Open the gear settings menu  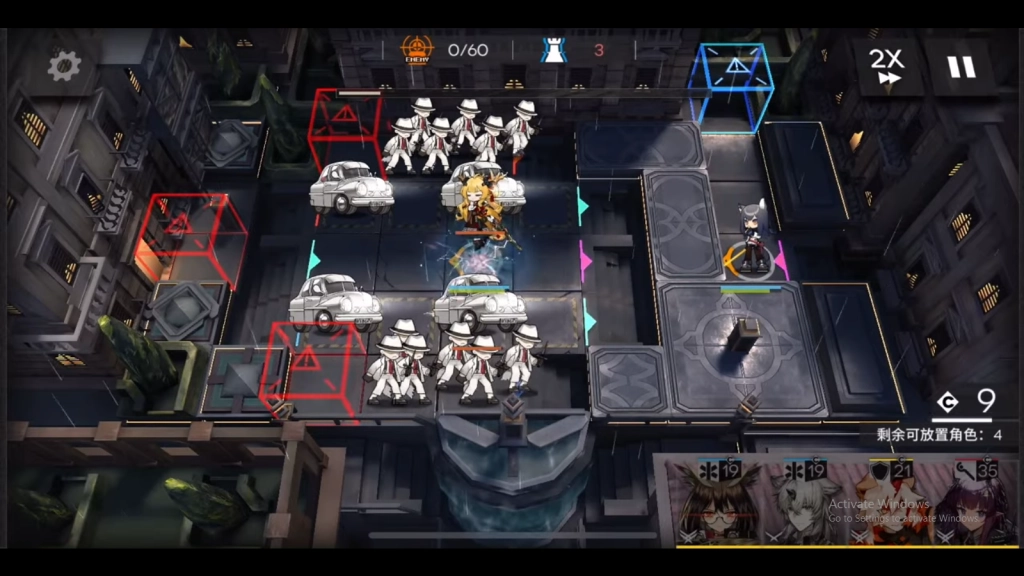click(x=65, y=67)
